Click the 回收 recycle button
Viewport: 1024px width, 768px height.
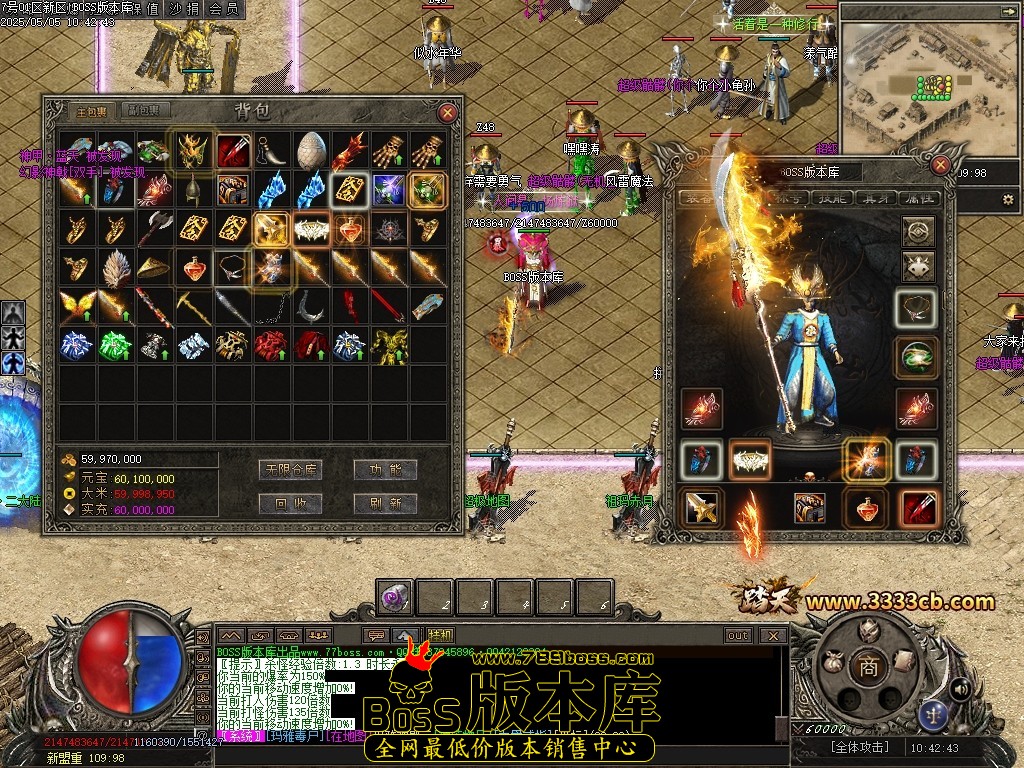click(288, 503)
